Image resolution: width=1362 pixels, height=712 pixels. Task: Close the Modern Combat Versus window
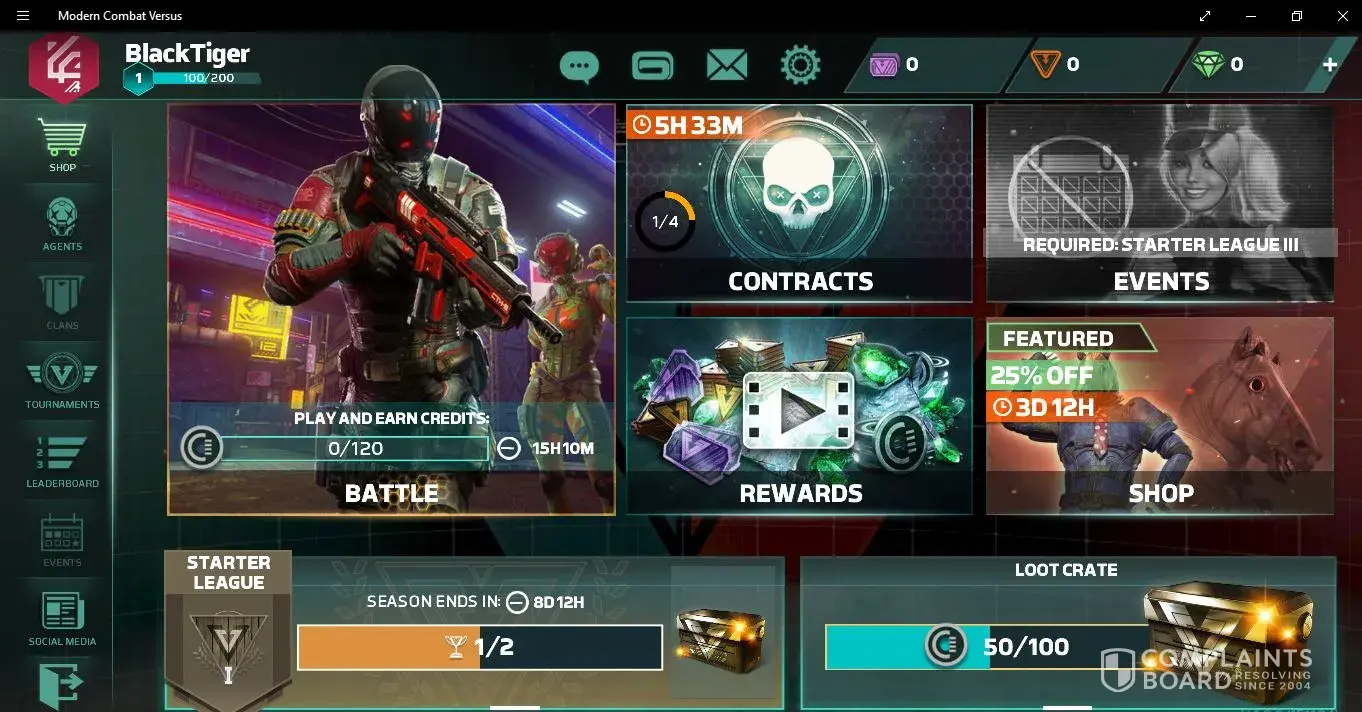(x=1342, y=16)
